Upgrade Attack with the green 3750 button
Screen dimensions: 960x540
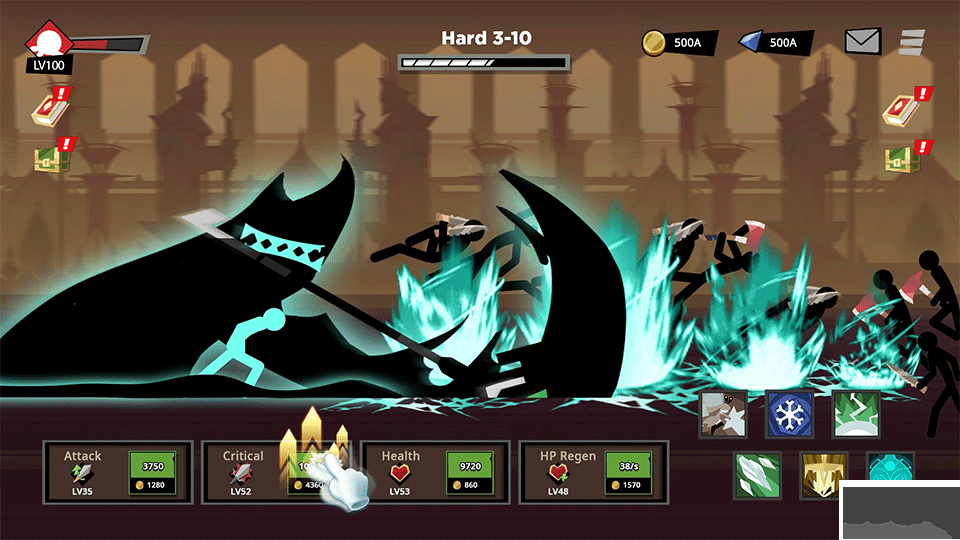pyautogui.click(x=153, y=472)
